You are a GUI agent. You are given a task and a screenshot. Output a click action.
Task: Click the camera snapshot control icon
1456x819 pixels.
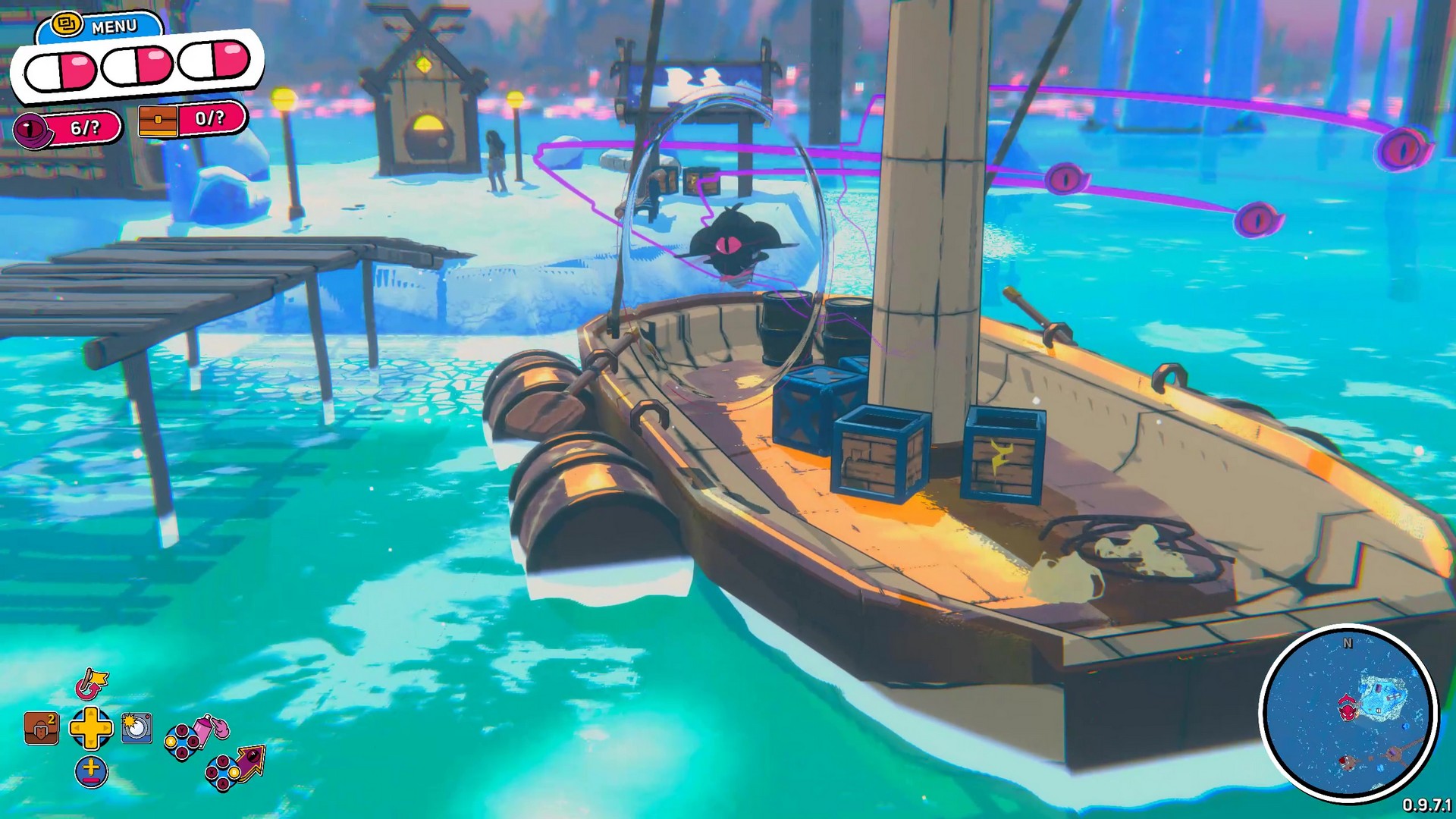pos(135,728)
